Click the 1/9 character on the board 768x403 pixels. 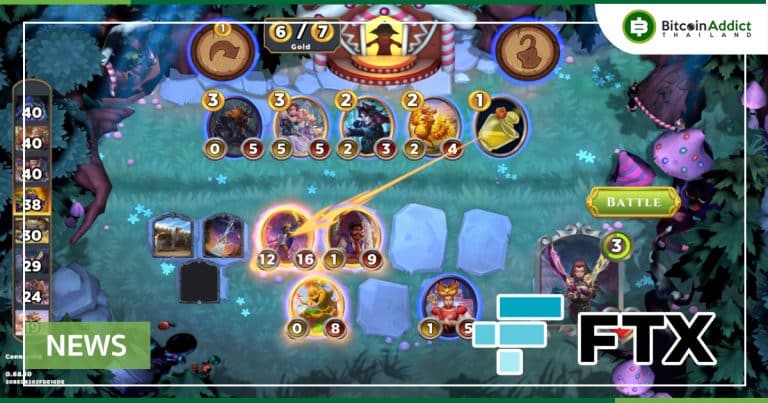point(352,236)
